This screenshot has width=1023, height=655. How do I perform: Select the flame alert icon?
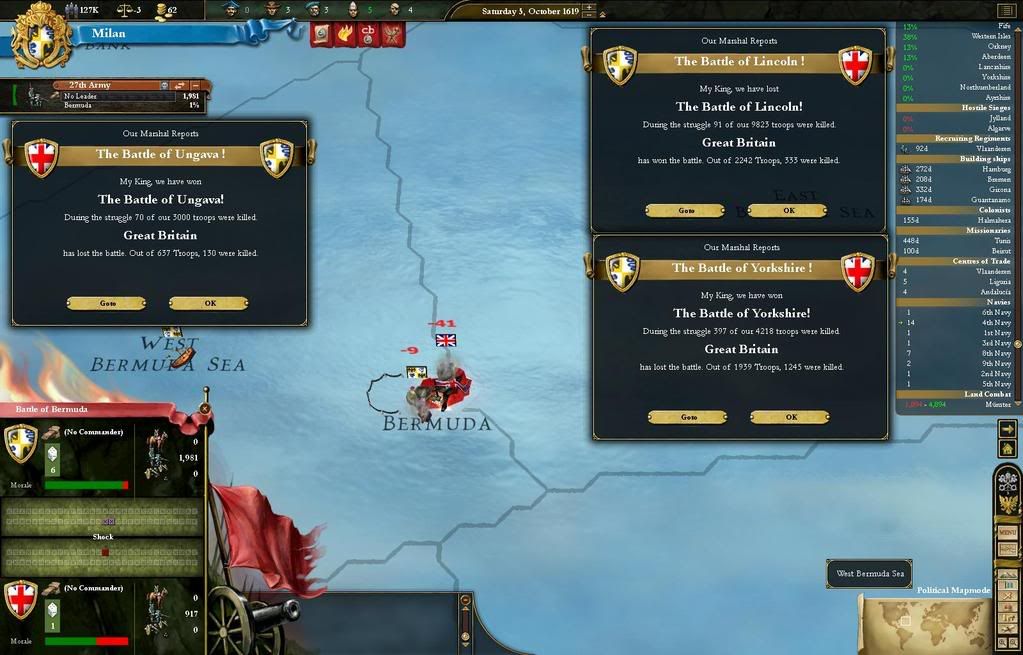pos(345,35)
